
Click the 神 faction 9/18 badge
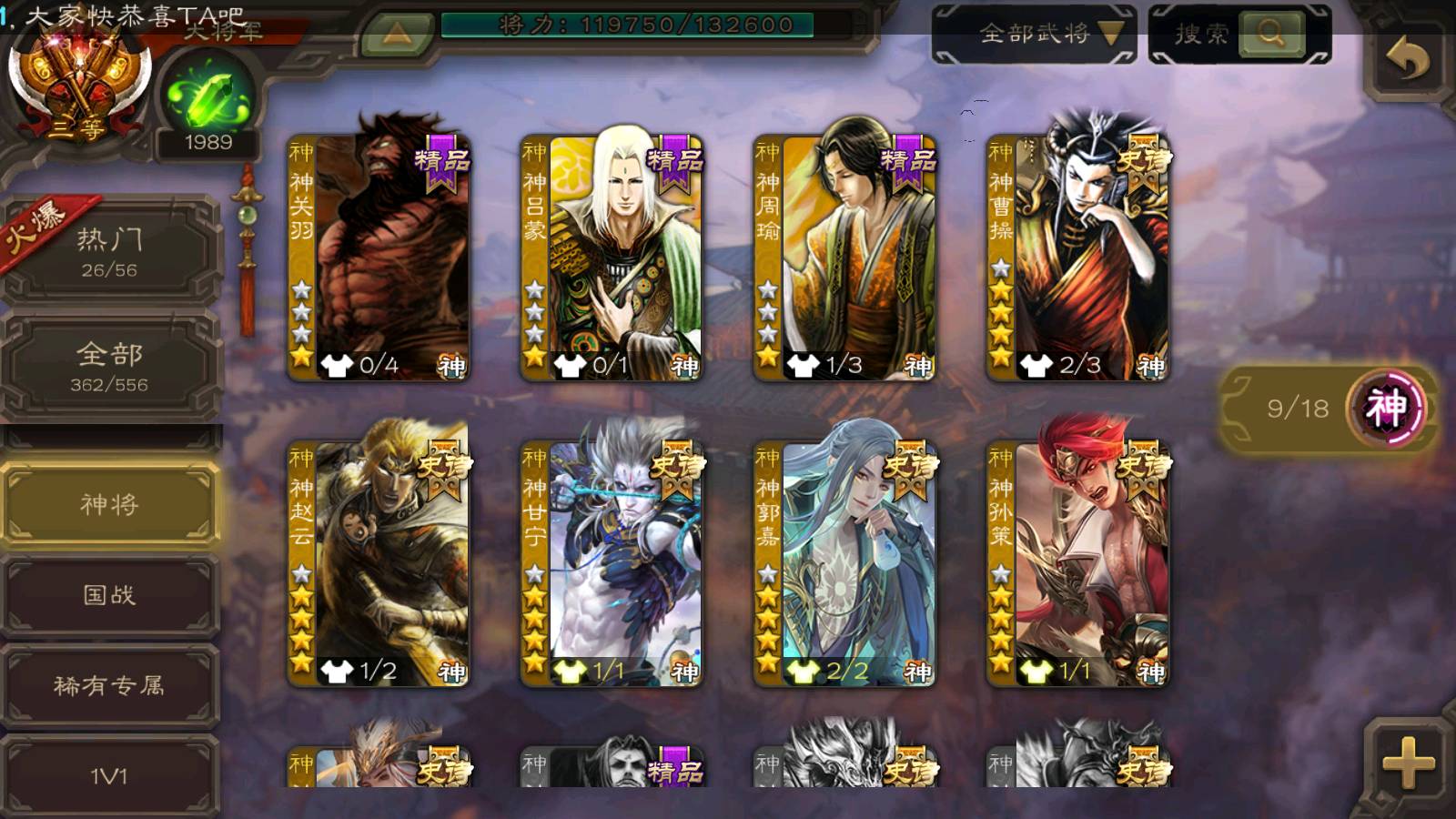tap(1329, 409)
